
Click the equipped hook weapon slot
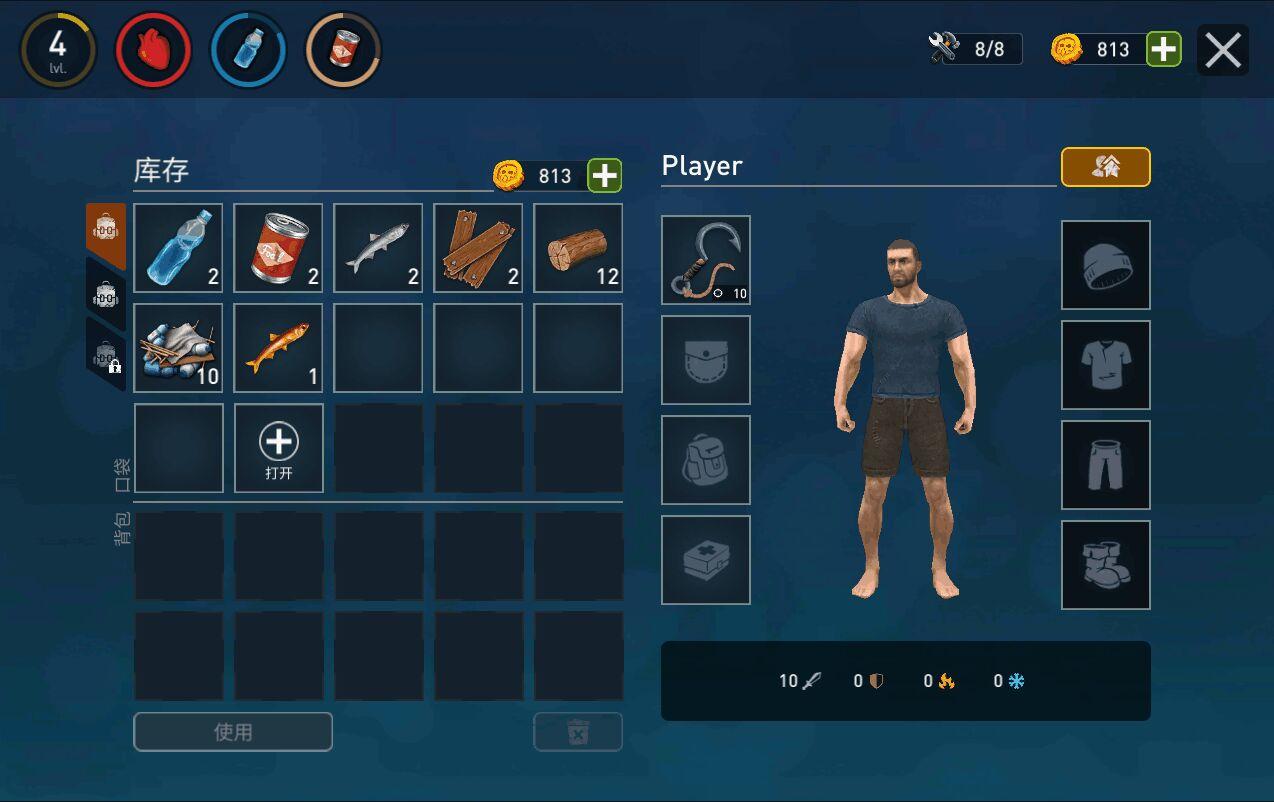(x=706, y=260)
